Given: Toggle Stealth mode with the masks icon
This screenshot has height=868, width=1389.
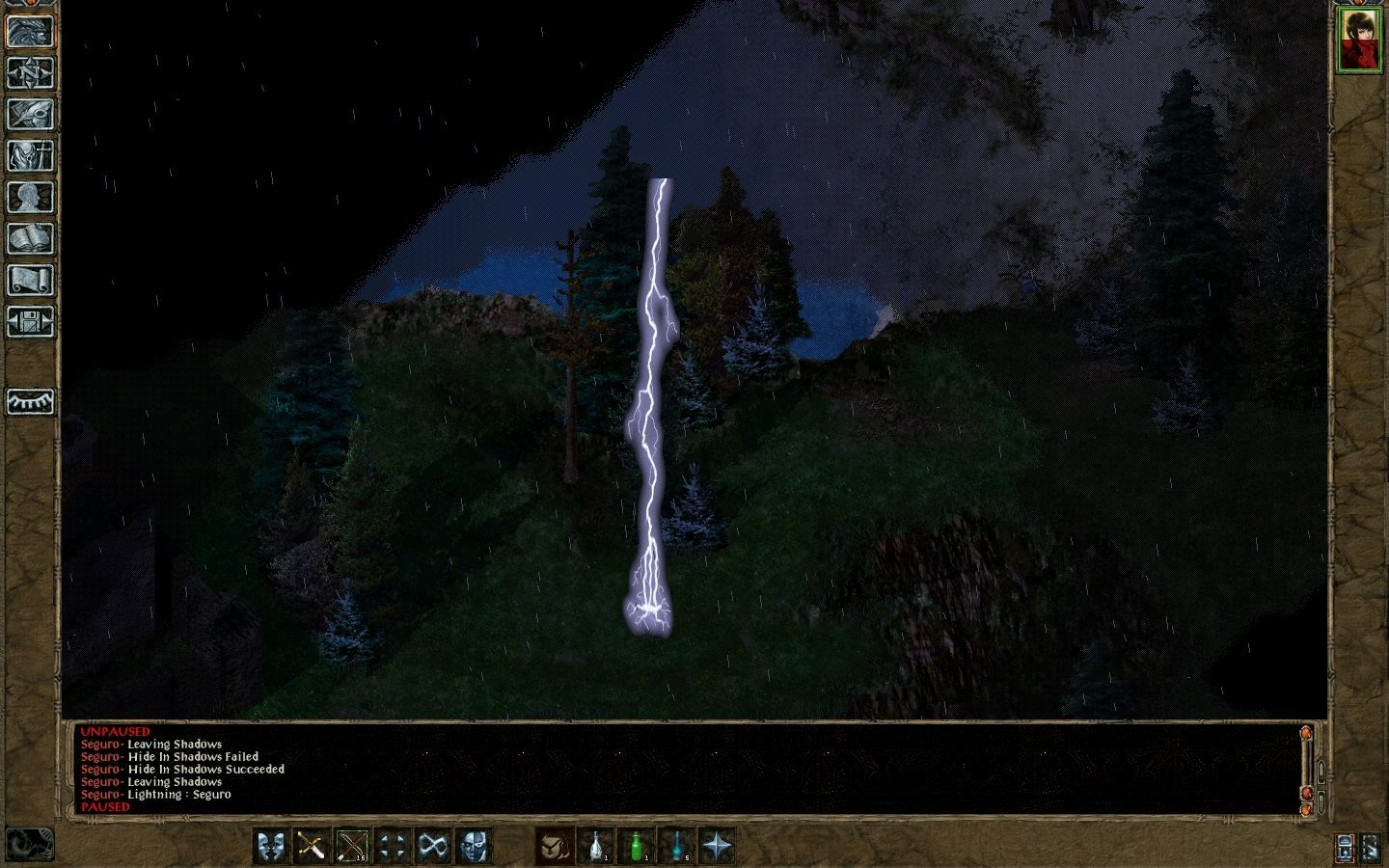Looking at the screenshot, I should tap(272, 846).
